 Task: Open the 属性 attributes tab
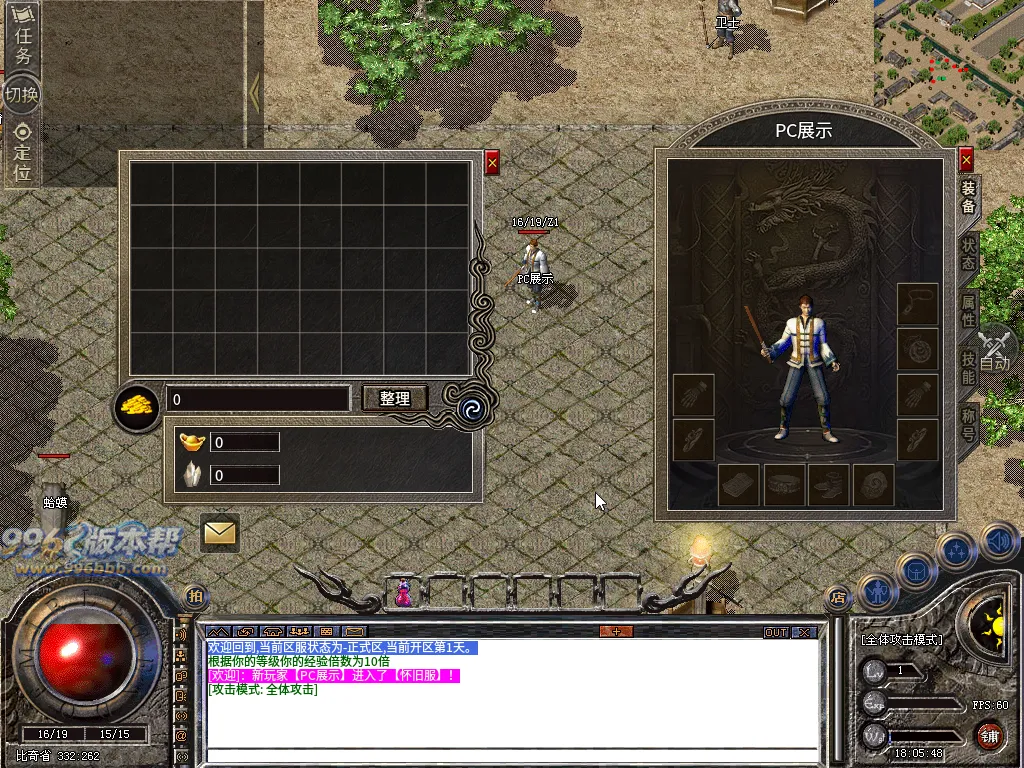[968, 311]
